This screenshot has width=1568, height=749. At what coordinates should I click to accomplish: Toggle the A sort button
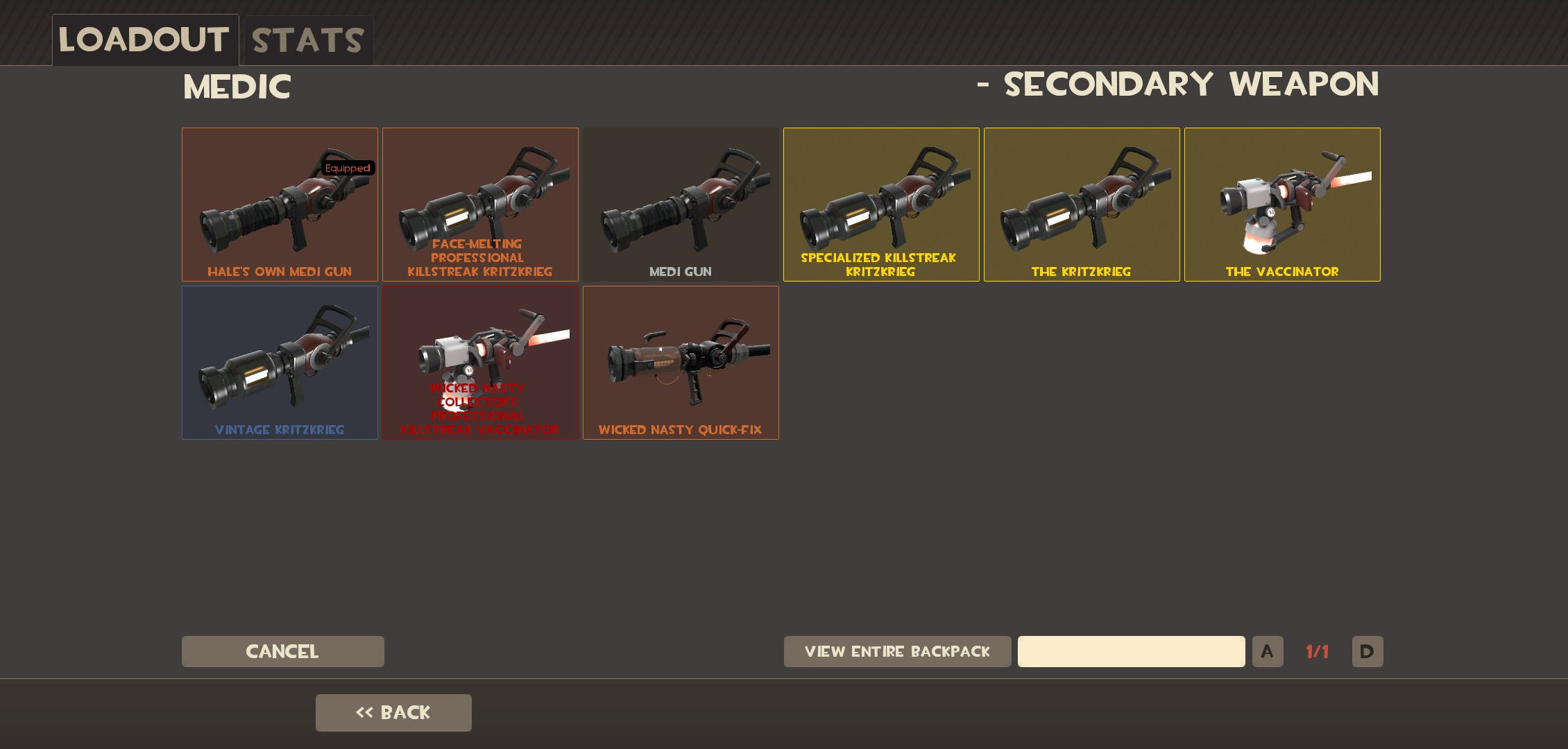coord(1268,651)
